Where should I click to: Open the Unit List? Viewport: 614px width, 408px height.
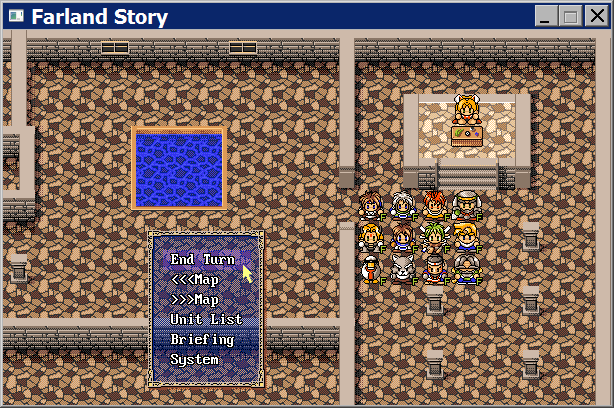206,320
